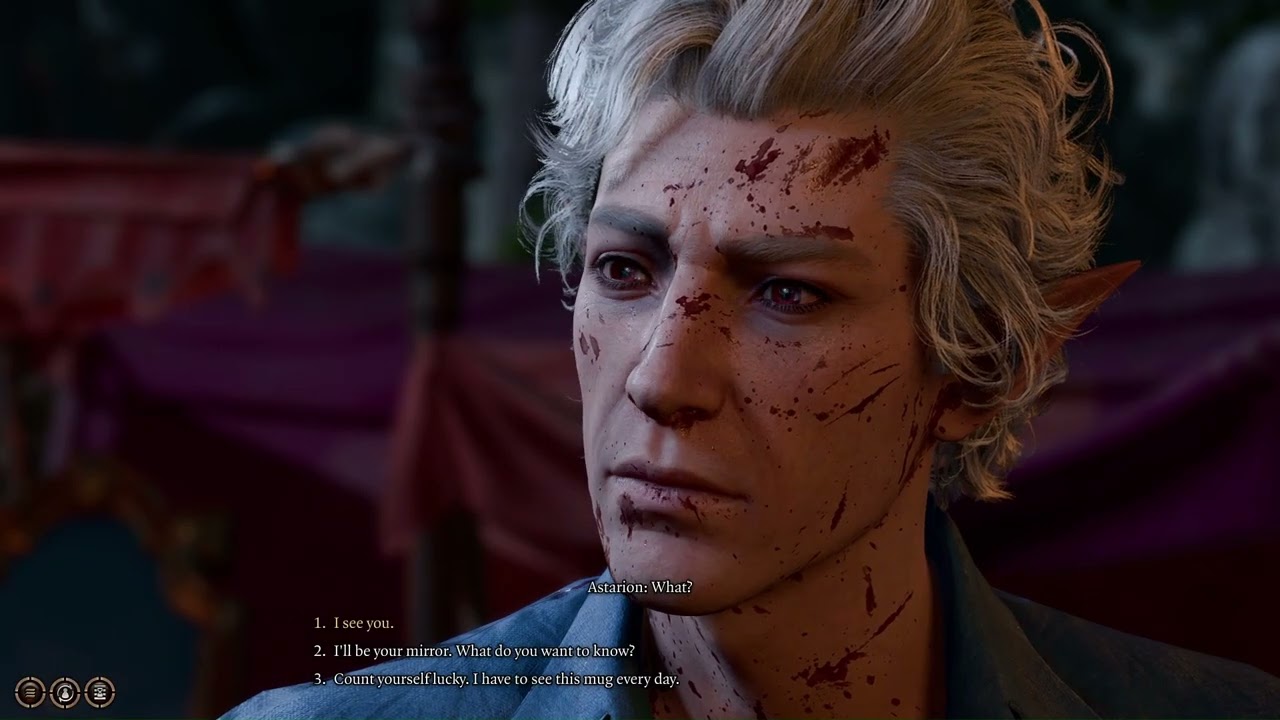The height and width of the screenshot is (720, 1280).
Task: Choose the reply "I see you."
Action: [x=363, y=623]
